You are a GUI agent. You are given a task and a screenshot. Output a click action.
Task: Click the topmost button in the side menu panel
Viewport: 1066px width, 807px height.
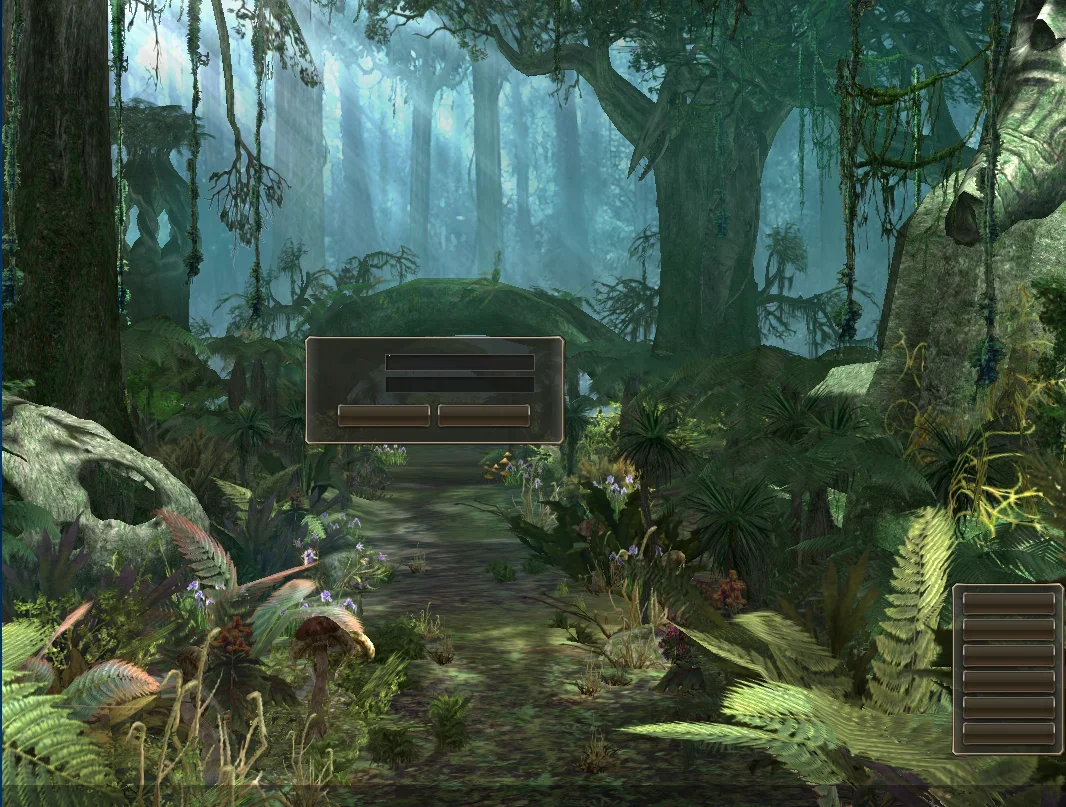point(1008,603)
